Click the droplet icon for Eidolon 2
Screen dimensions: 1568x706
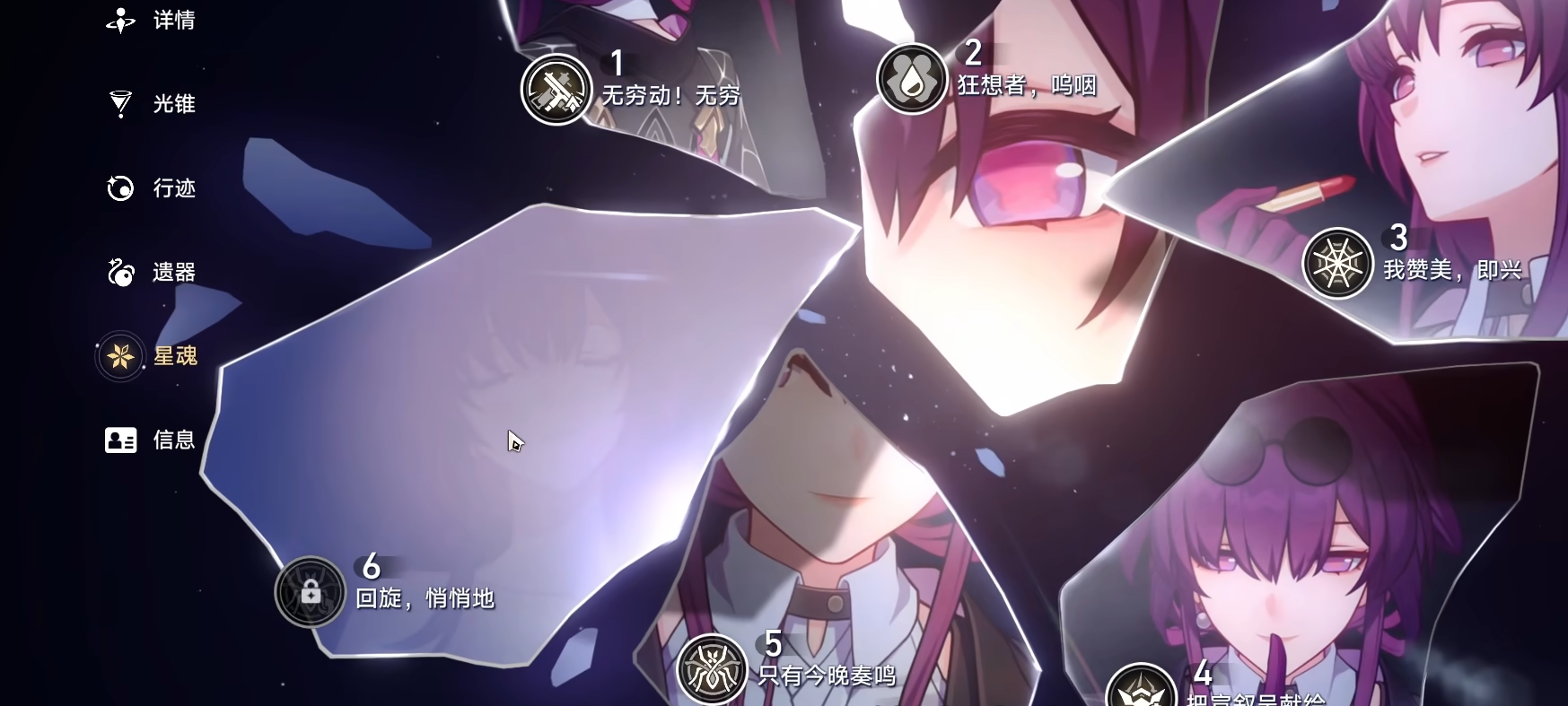911,79
